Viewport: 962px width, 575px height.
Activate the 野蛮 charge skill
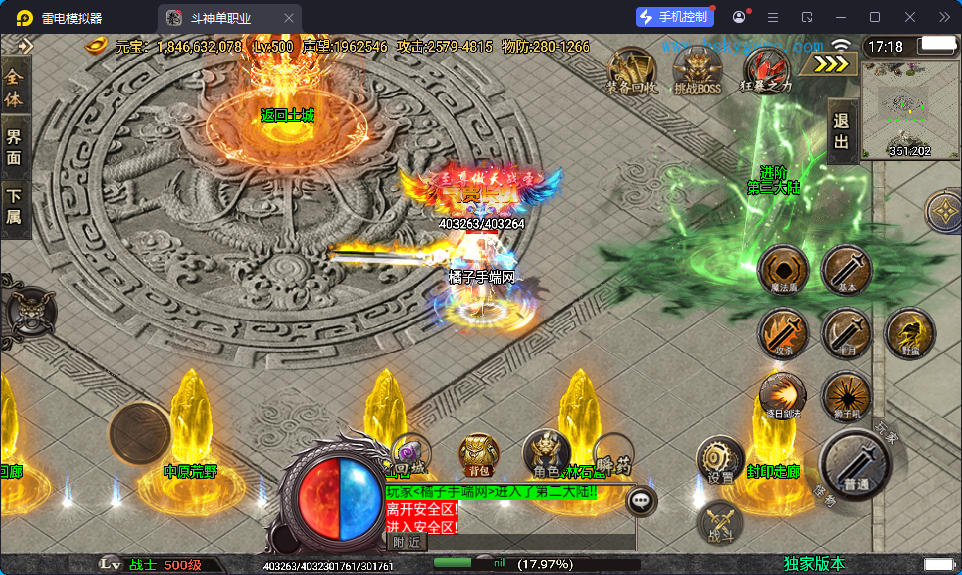[910, 333]
